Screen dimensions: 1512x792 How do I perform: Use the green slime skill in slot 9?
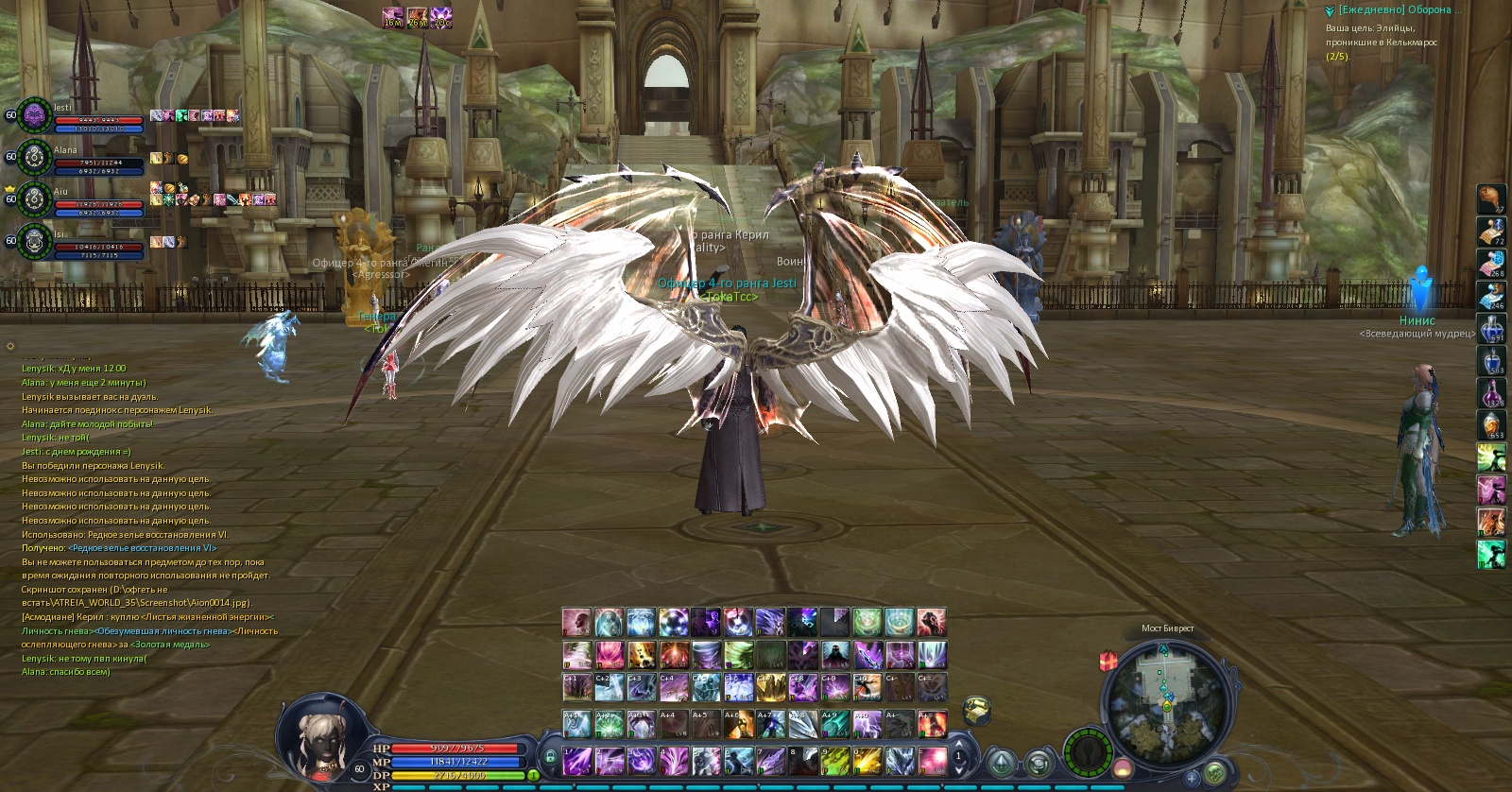point(834,760)
